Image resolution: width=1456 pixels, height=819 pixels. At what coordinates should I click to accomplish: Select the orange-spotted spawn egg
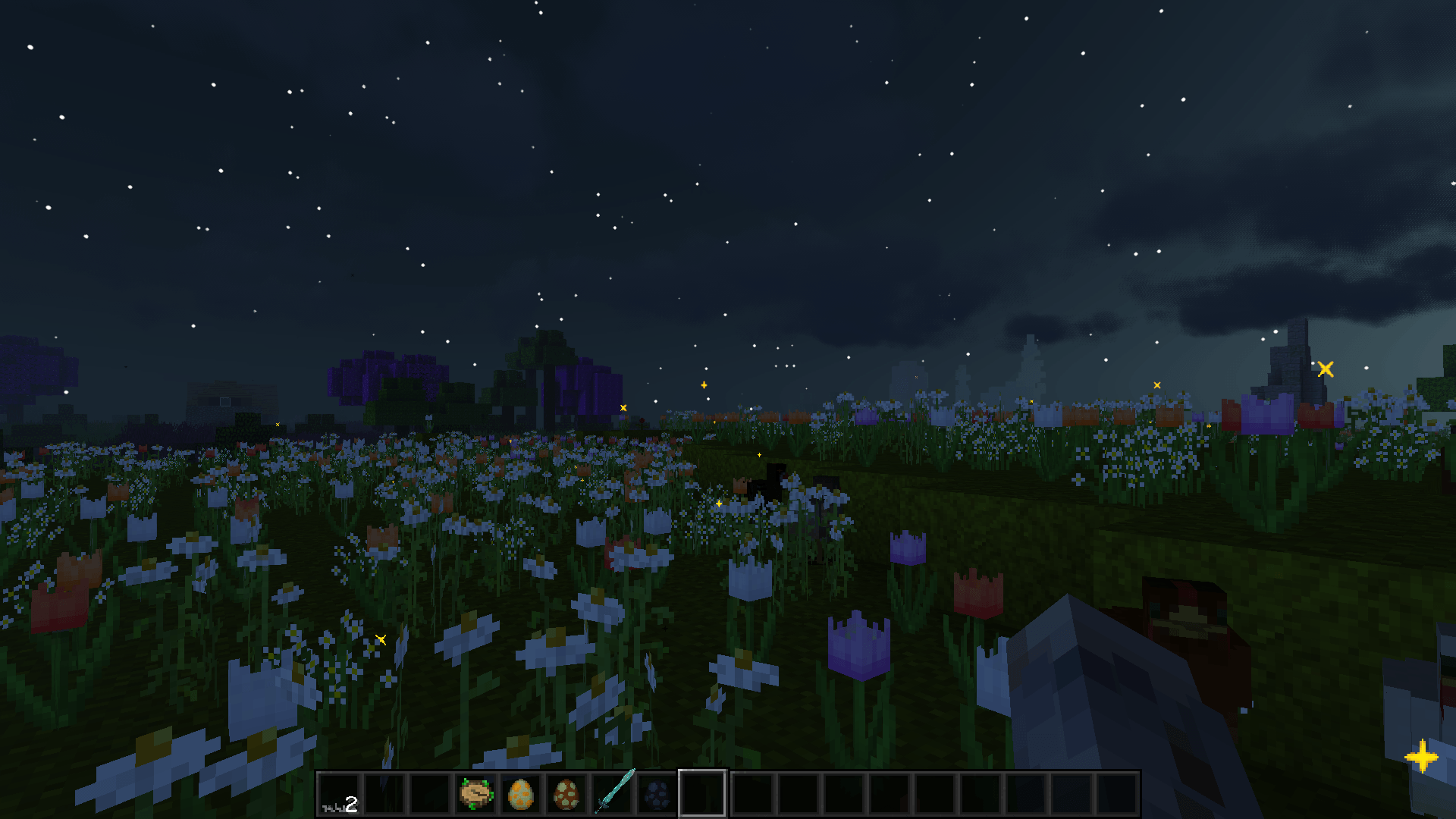pyautogui.click(x=522, y=793)
